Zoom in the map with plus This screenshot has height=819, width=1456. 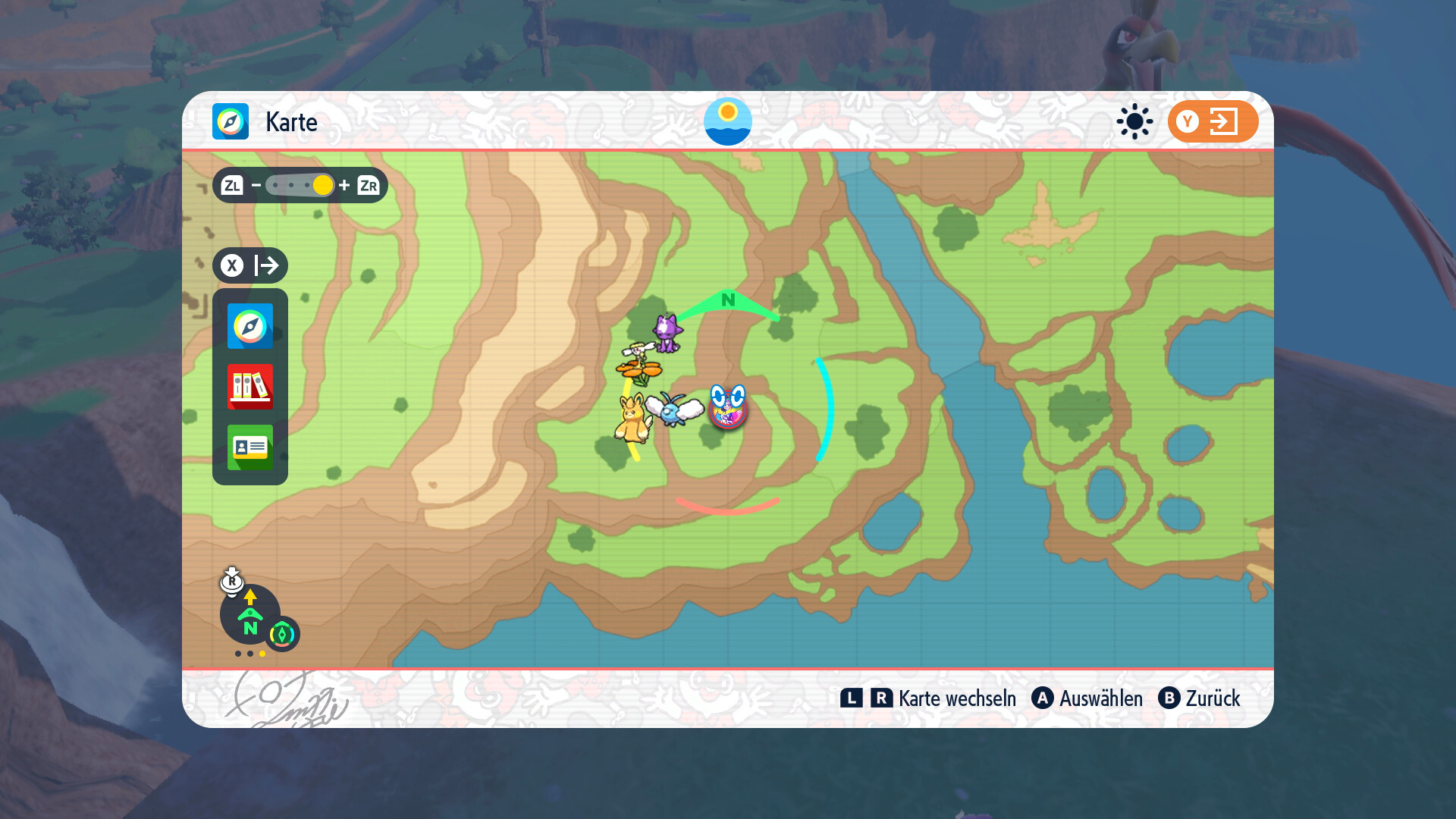pyautogui.click(x=344, y=185)
